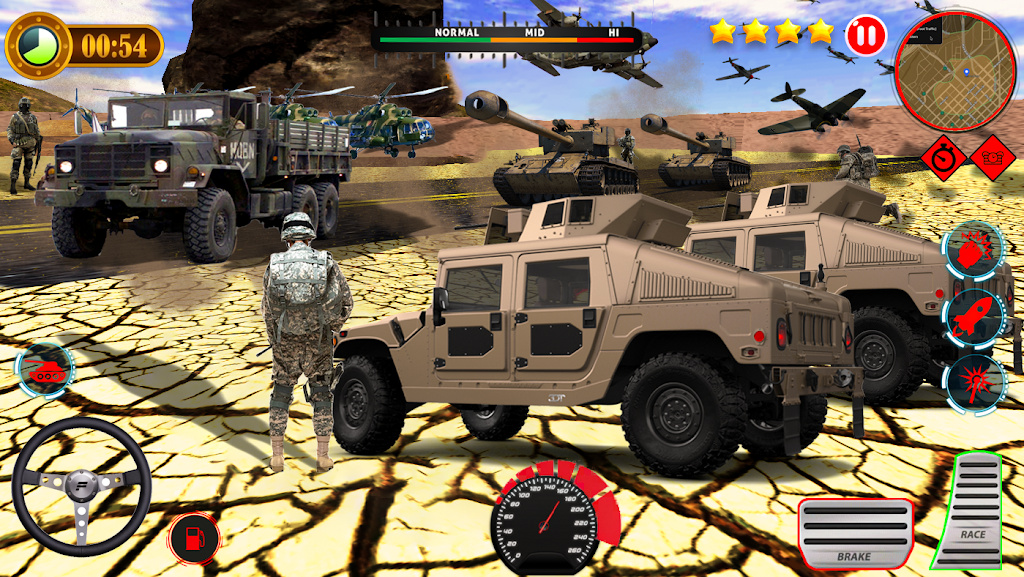Trigger the explosion burst ability
The height and width of the screenshot is (577, 1024).
(975, 381)
